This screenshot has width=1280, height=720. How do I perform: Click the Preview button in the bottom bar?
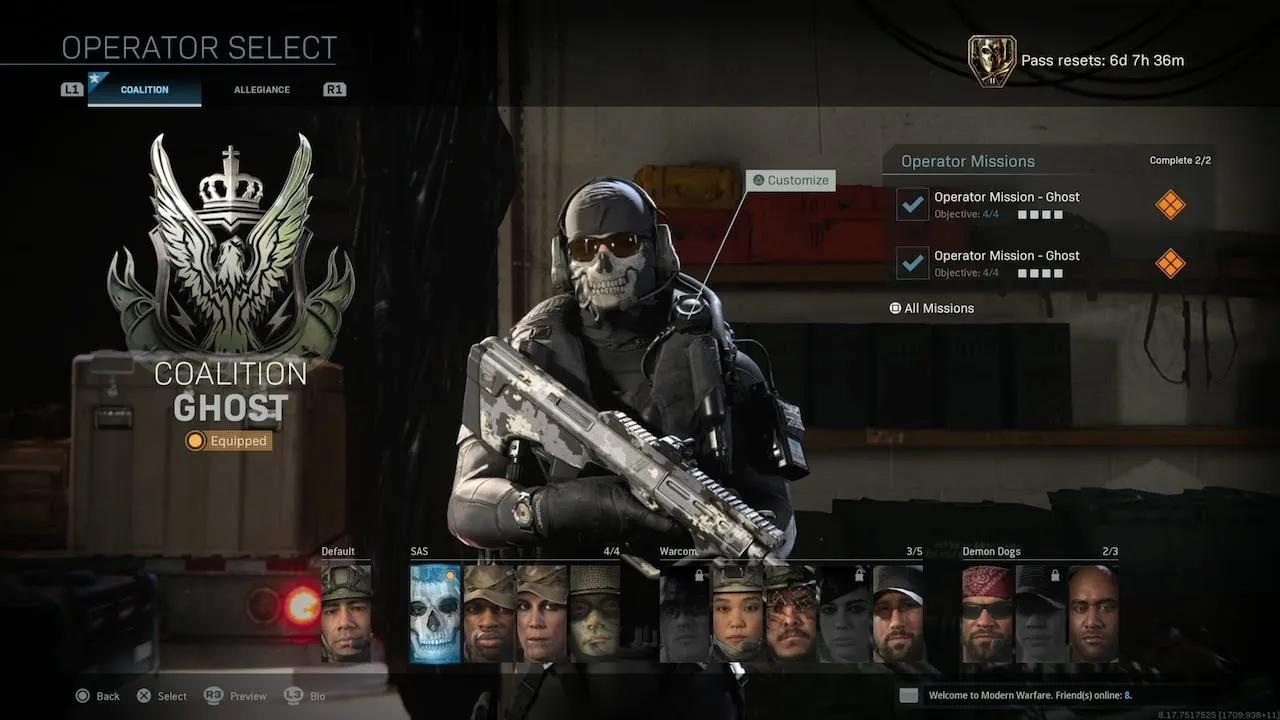coord(235,695)
